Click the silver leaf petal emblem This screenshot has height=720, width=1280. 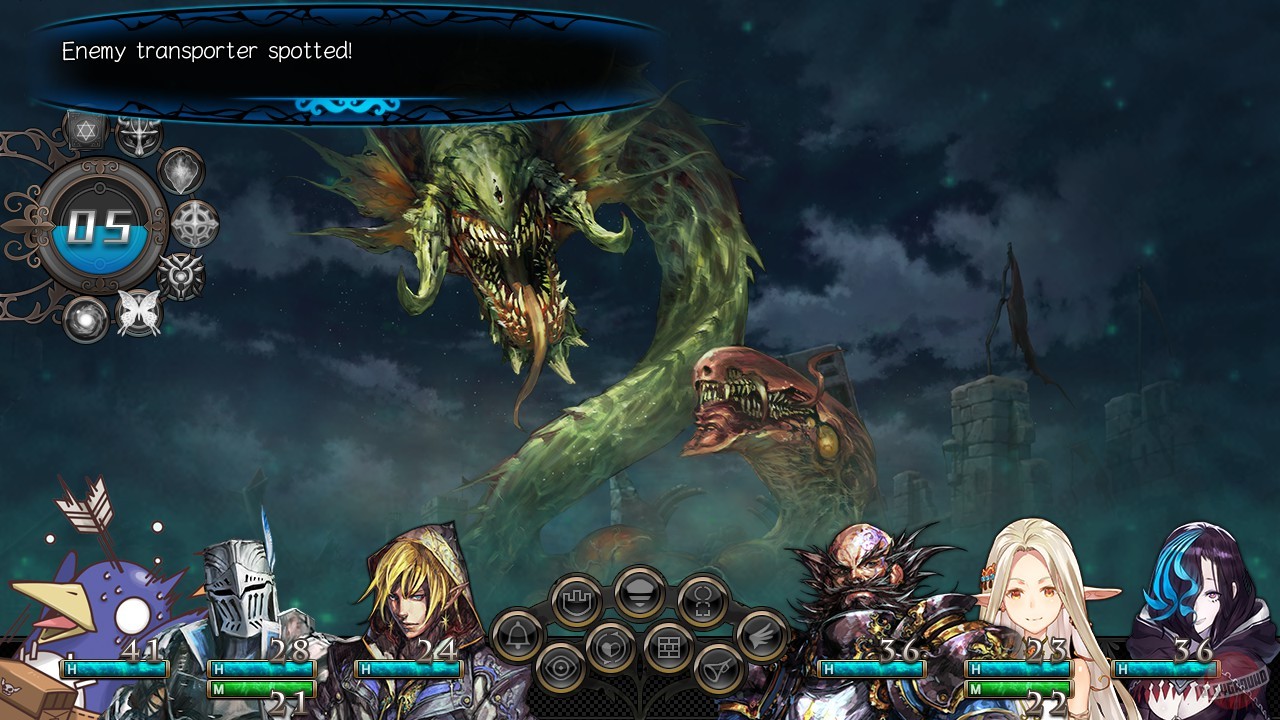click(179, 170)
